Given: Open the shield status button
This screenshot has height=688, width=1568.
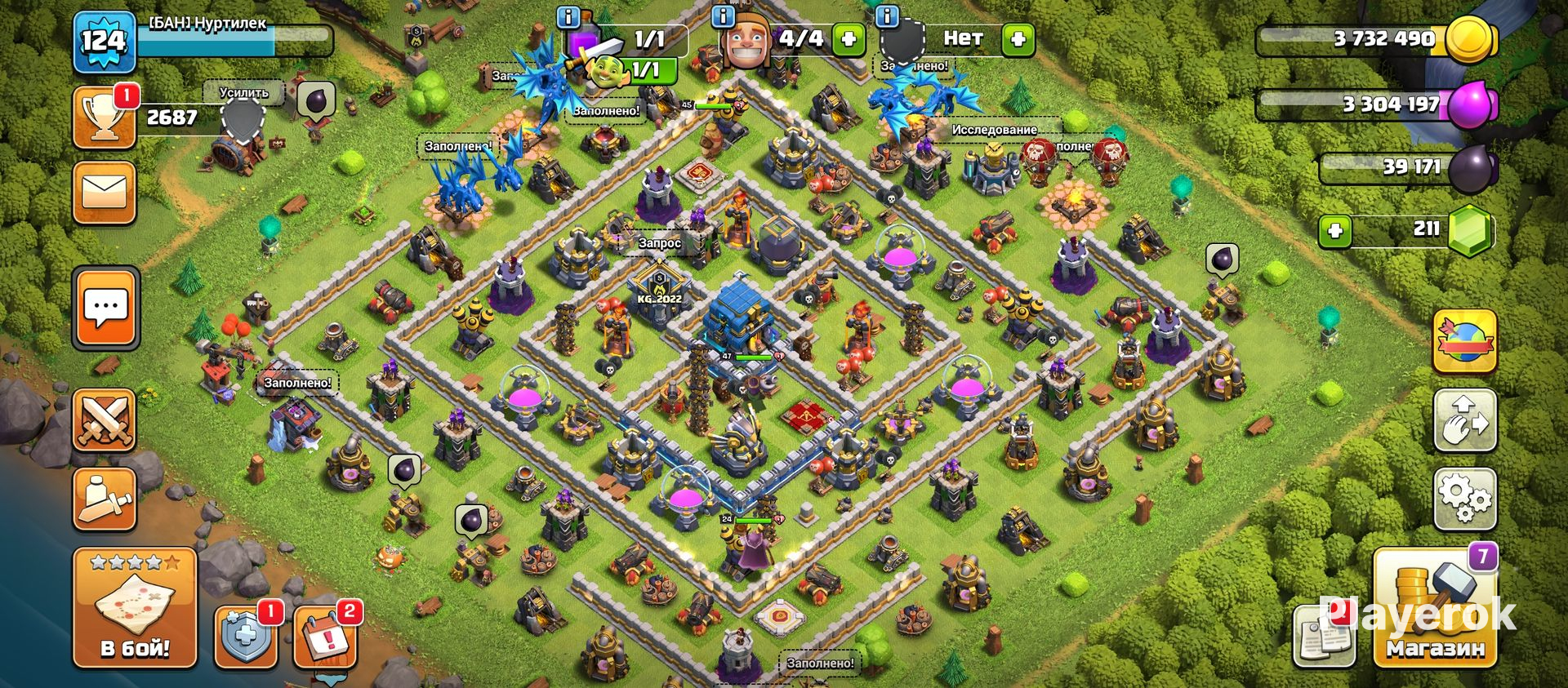Looking at the screenshot, I should click(x=245, y=637).
